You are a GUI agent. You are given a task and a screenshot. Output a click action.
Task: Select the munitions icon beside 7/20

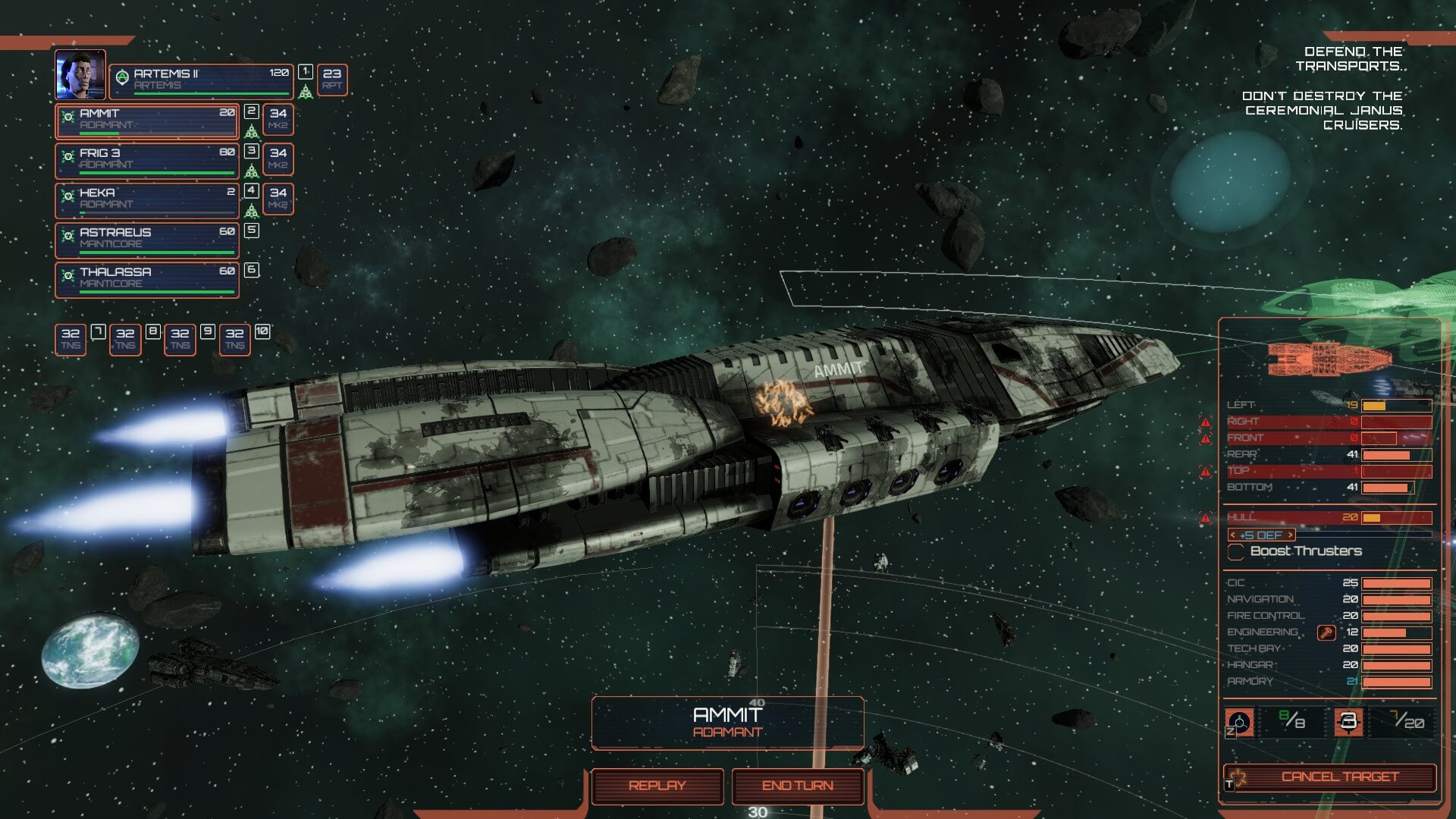1348,721
